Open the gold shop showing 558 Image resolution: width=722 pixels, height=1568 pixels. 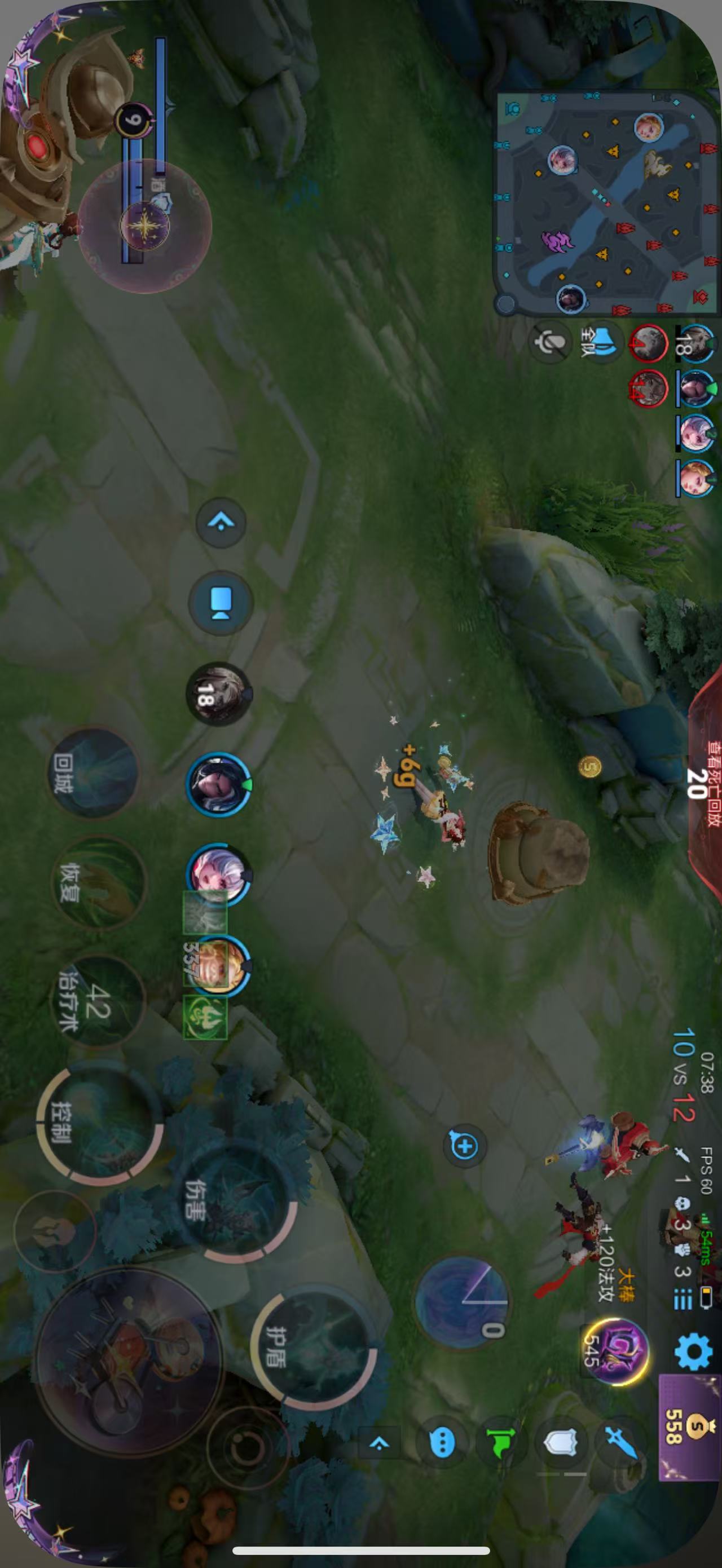tap(689, 1425)
